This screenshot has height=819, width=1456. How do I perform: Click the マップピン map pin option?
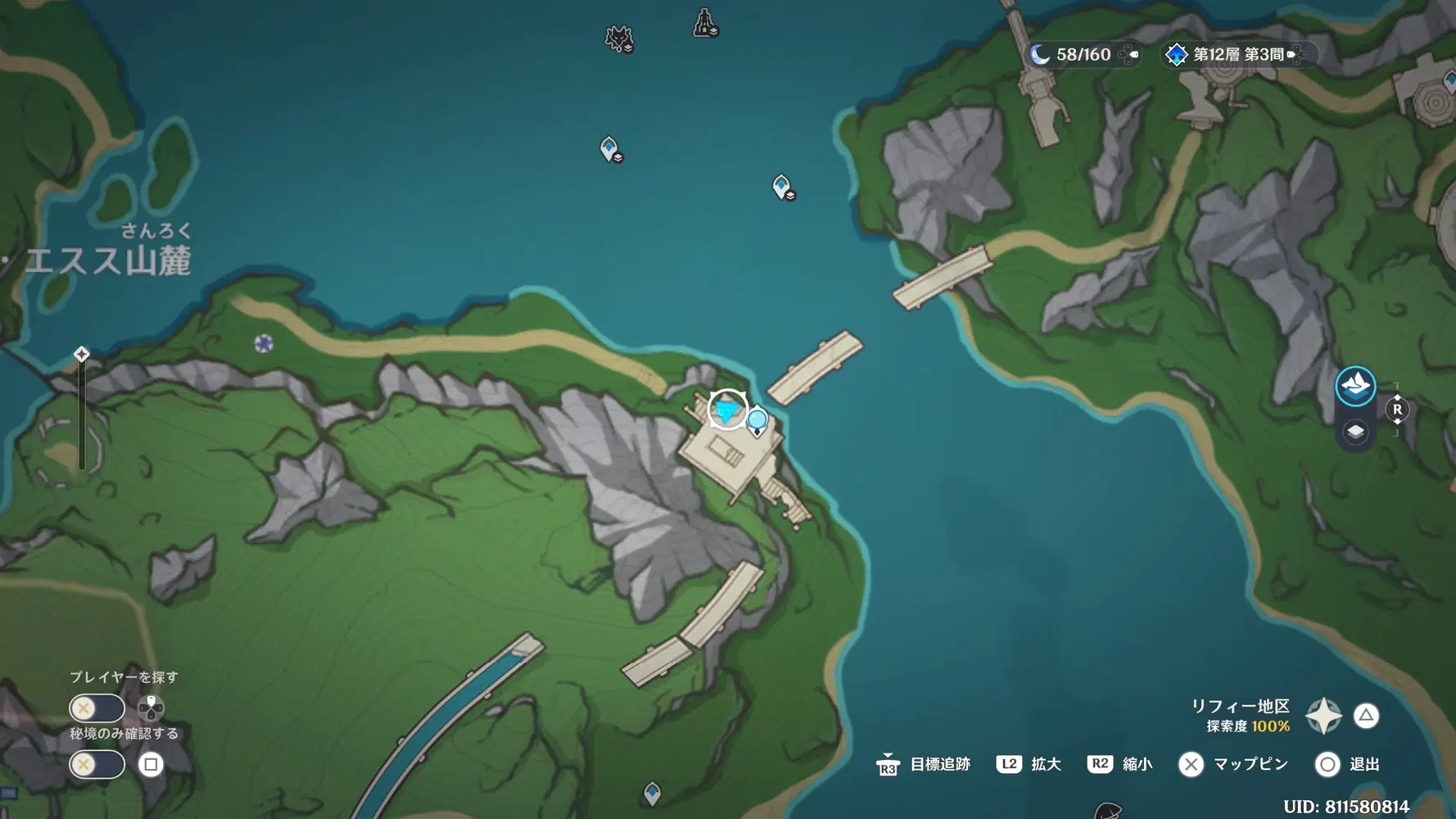(x=1233, y=764)
